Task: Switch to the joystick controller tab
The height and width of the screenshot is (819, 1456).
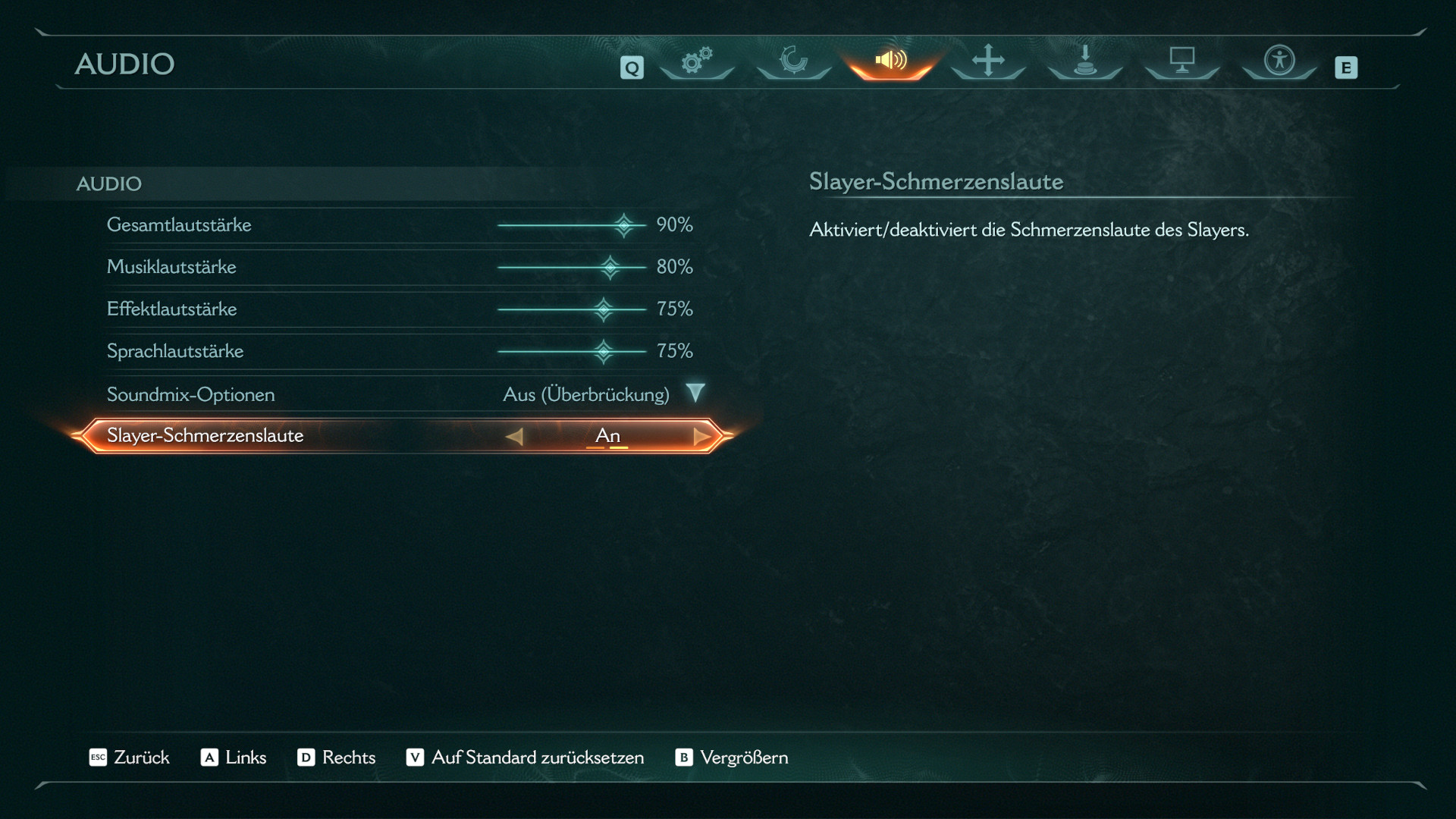Action: click(1085, 61)
